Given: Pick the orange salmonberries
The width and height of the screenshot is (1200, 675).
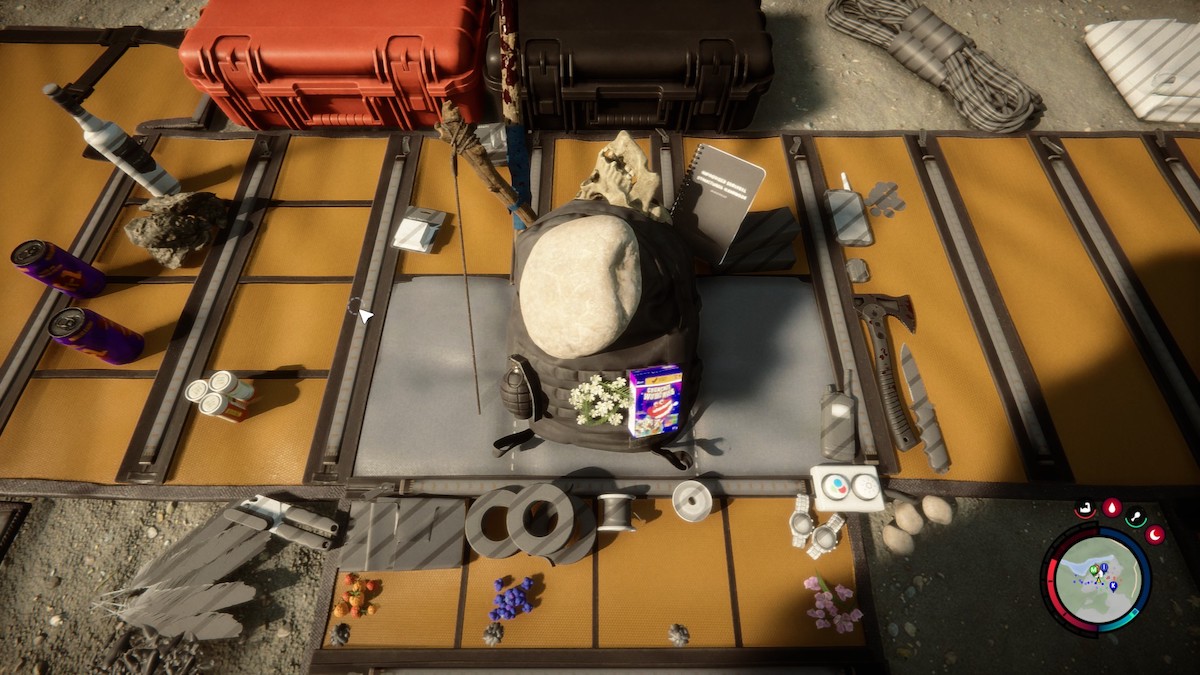Looking at the screenshot, I should pos(356,594).
